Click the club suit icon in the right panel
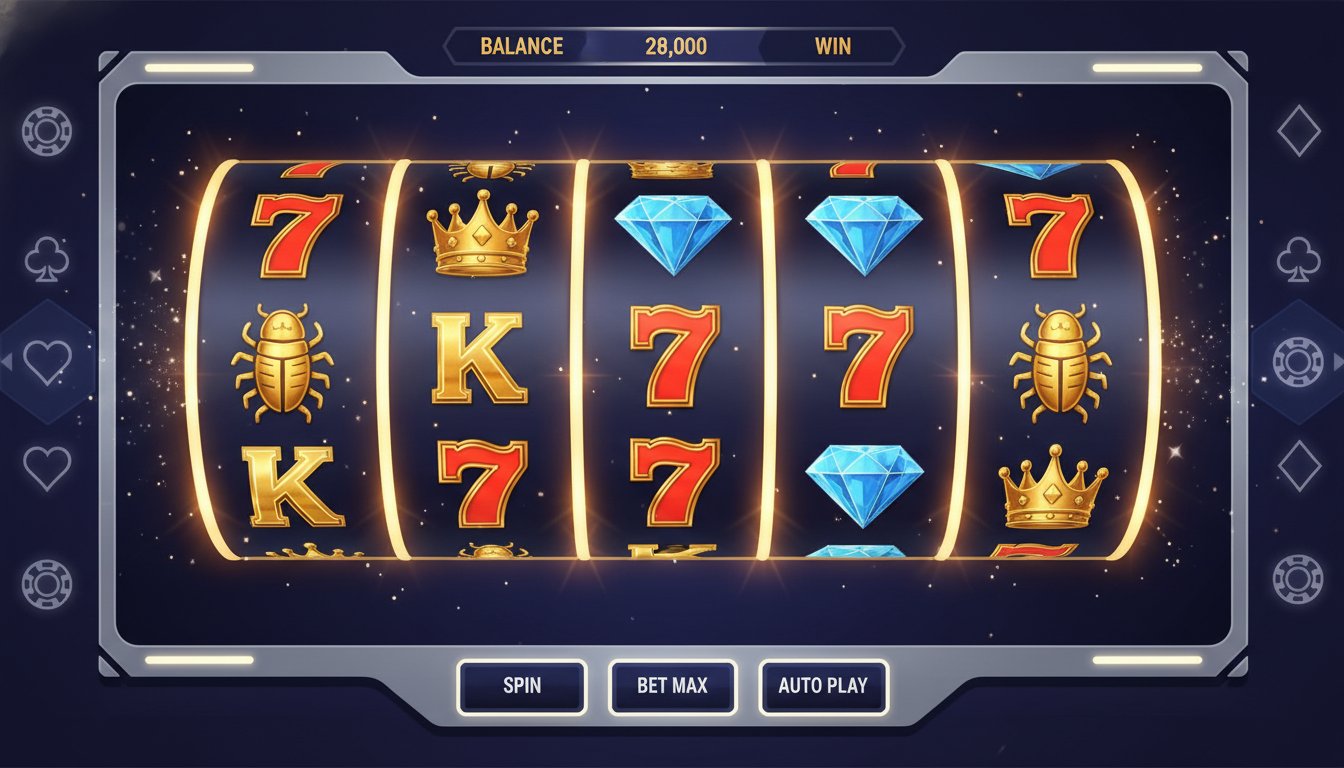The image size is (1344, 768). [1298, 258]
